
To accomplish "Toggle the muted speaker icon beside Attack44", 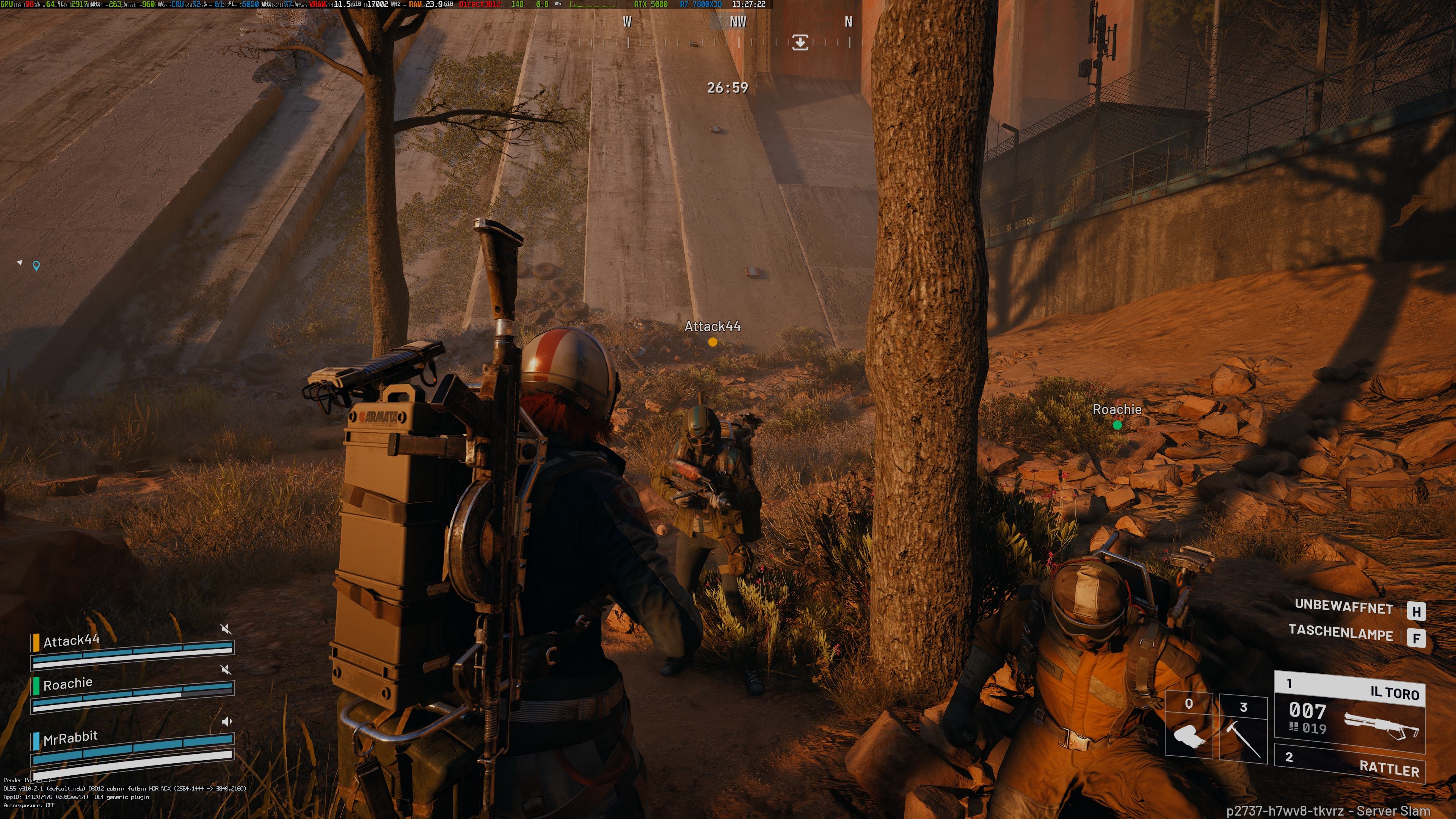I will [226, 629].
